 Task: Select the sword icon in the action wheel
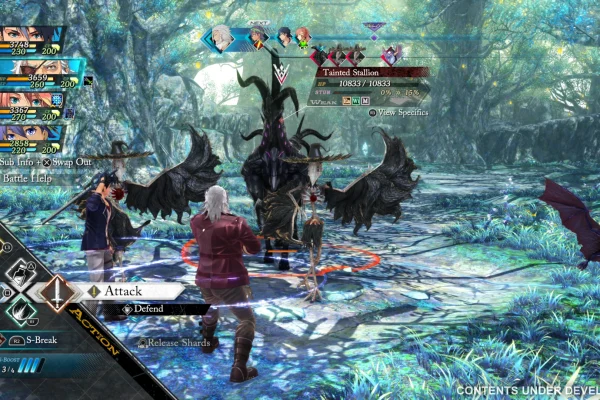tap(55, 296)
